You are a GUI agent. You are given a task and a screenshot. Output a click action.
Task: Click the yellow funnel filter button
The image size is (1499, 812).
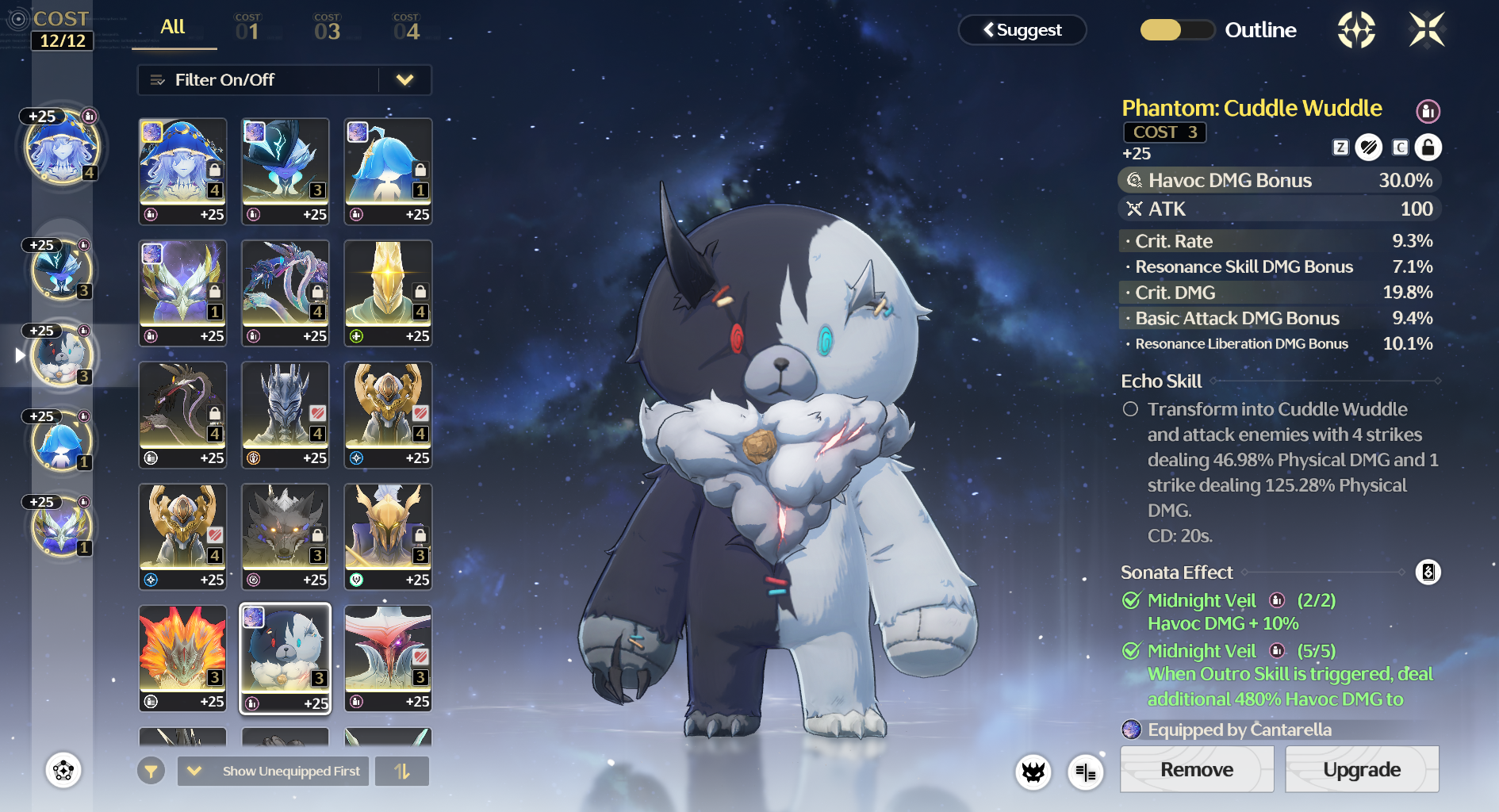151,771
